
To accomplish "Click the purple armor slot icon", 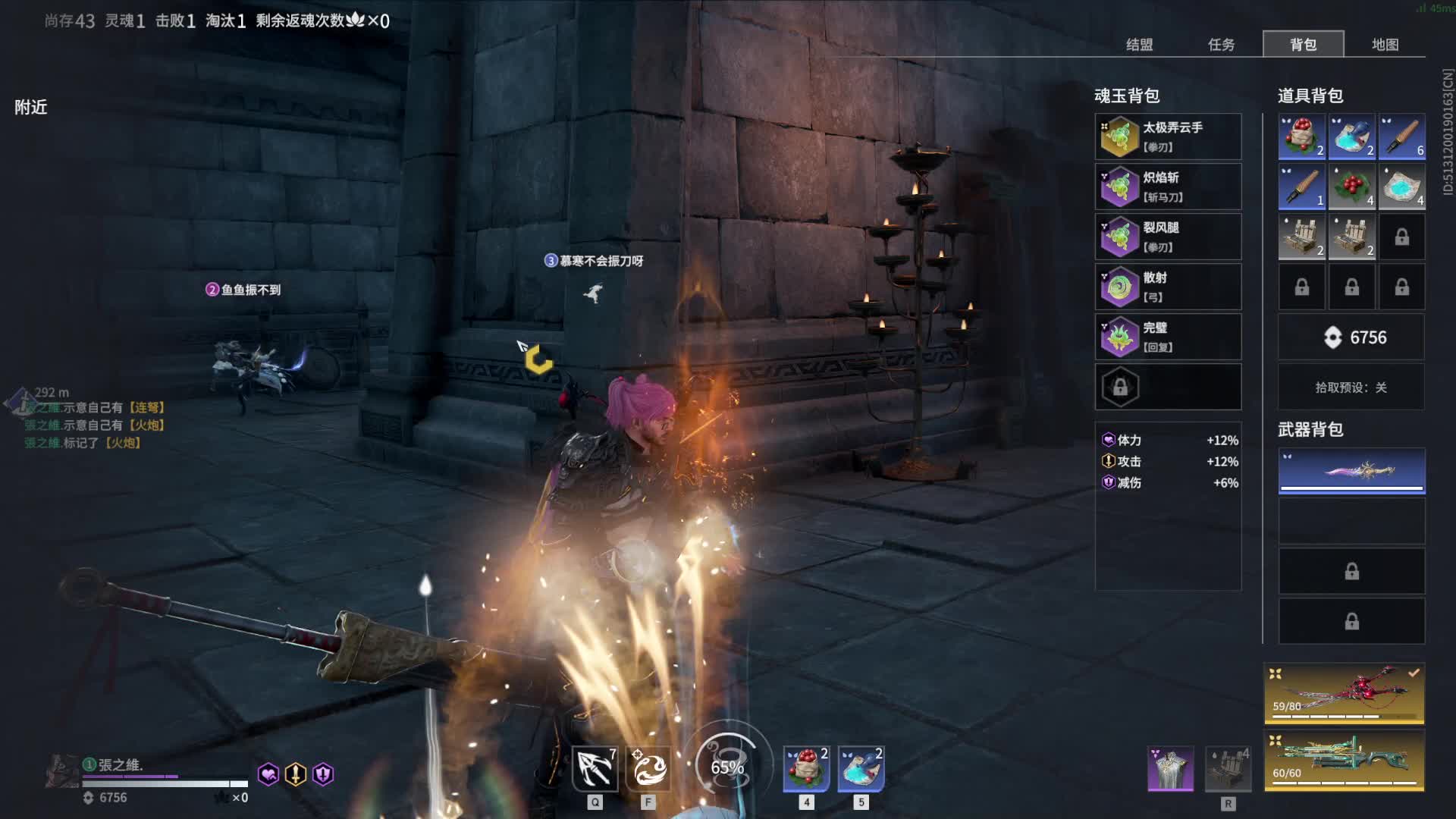I will (x=1170, y=768).
